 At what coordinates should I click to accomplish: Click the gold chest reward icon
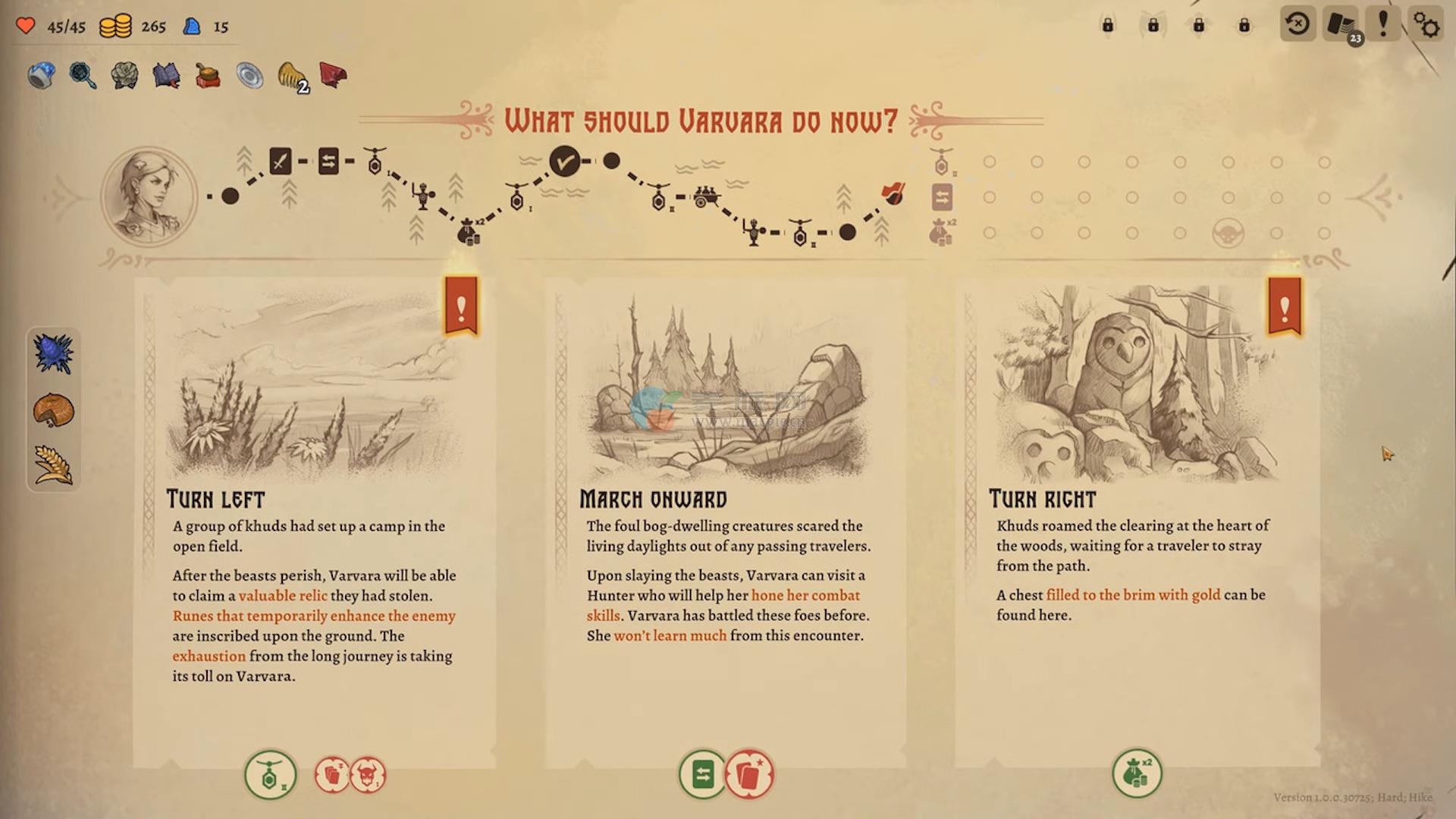coord(1136,773)
